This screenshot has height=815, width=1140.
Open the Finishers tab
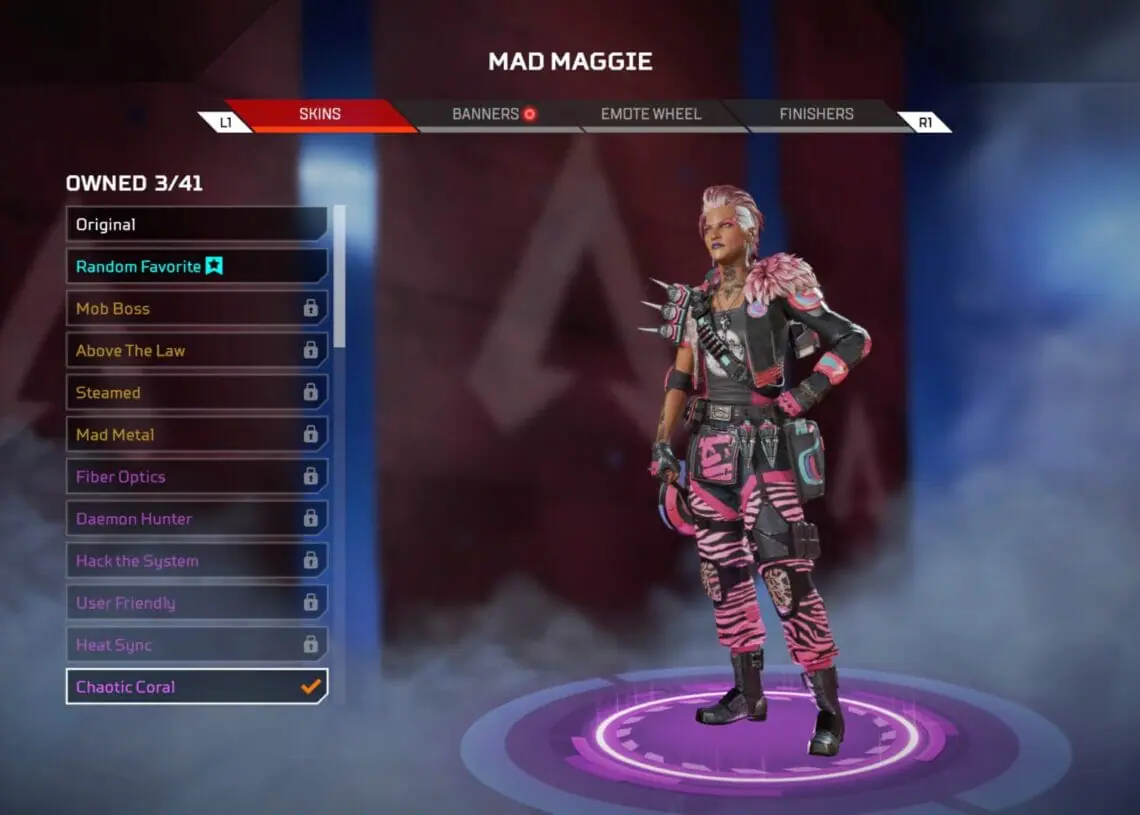pos(816,114)
